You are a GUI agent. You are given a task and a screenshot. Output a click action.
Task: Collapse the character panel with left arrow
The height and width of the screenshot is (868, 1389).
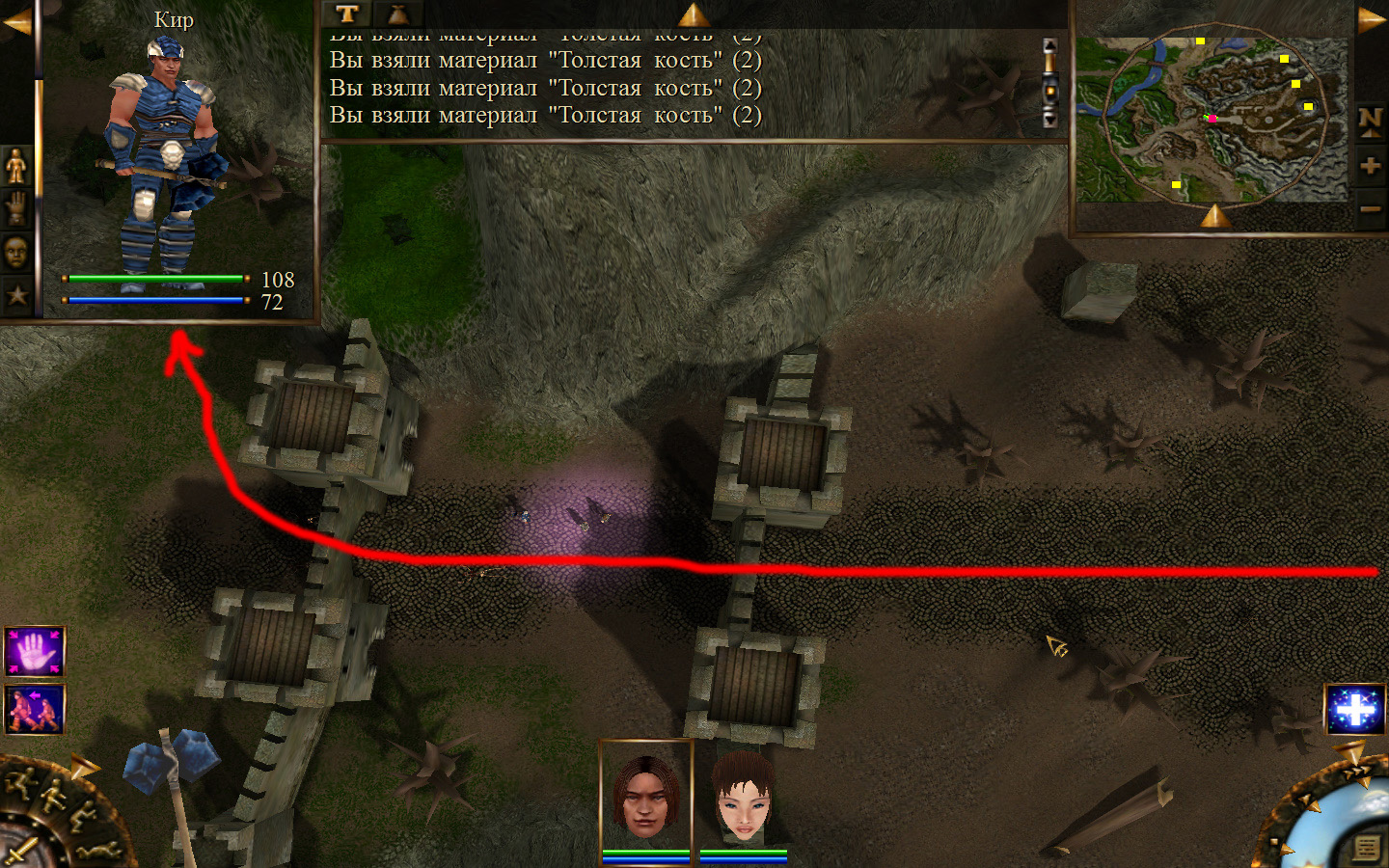pos(16,21)
